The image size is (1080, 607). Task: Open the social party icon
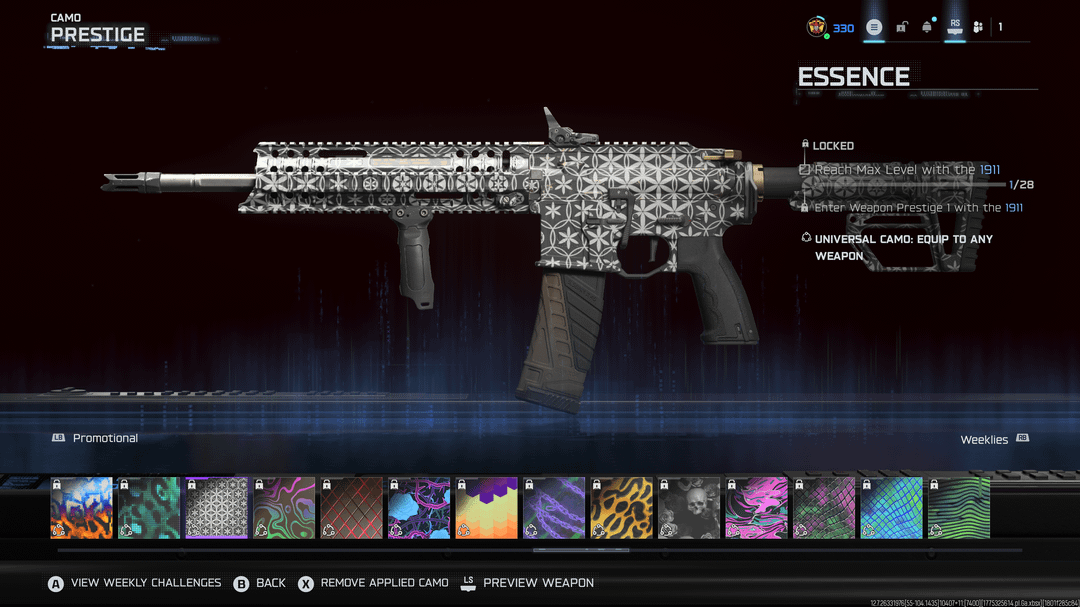(x=978, y=27)
